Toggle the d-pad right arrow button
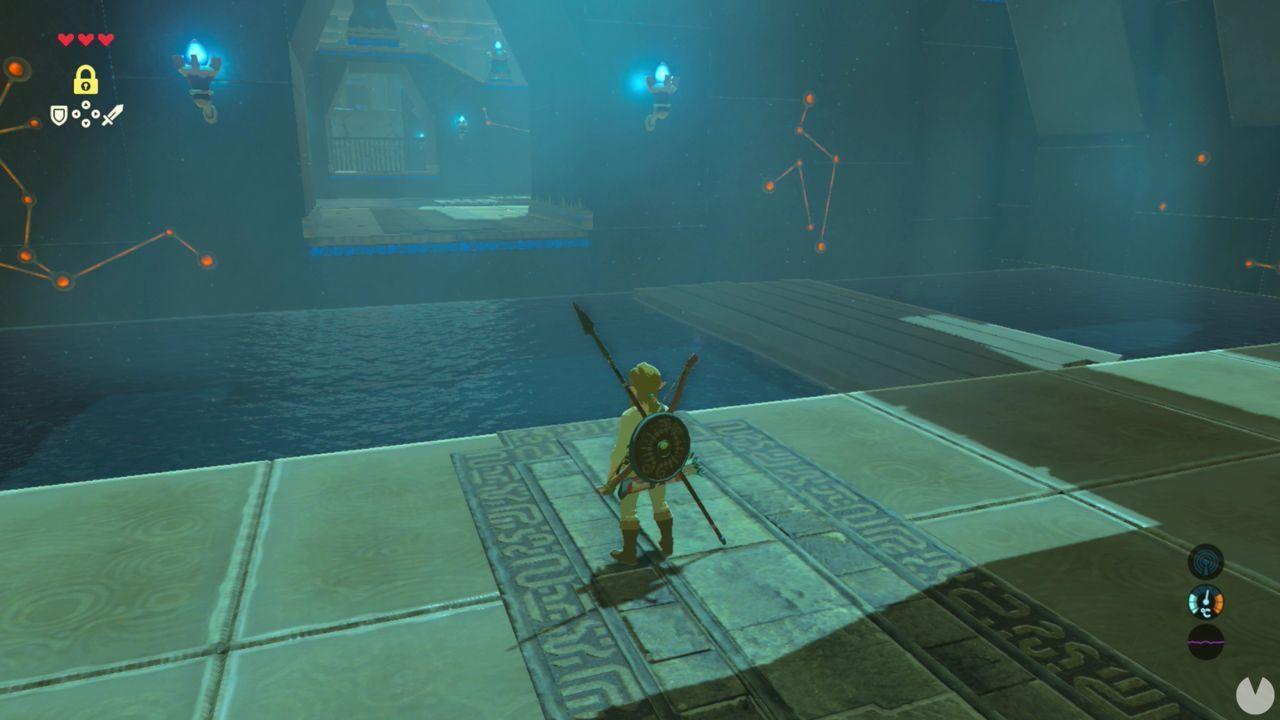 coord(96,113)
